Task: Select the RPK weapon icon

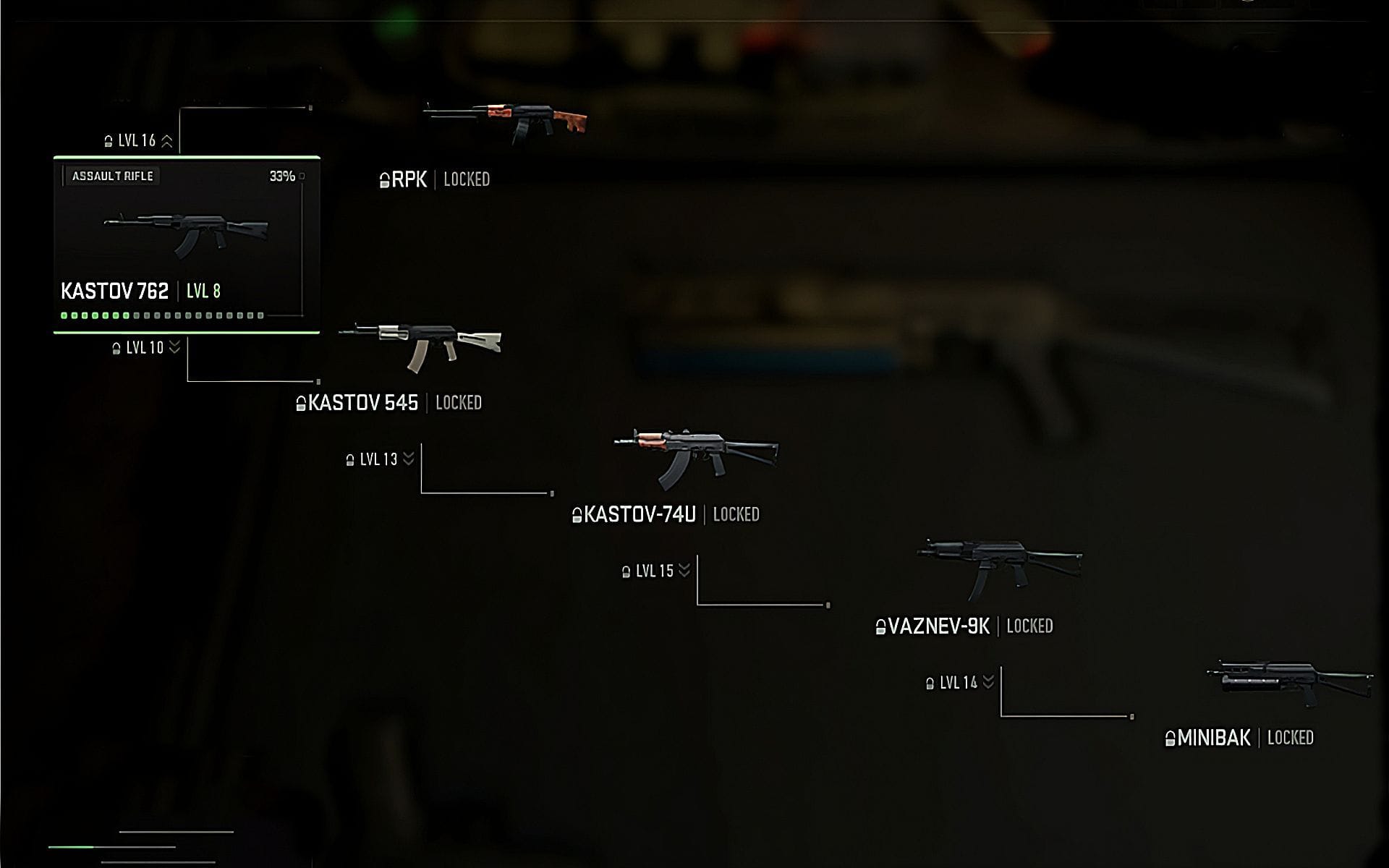Action: click(506, 119)
